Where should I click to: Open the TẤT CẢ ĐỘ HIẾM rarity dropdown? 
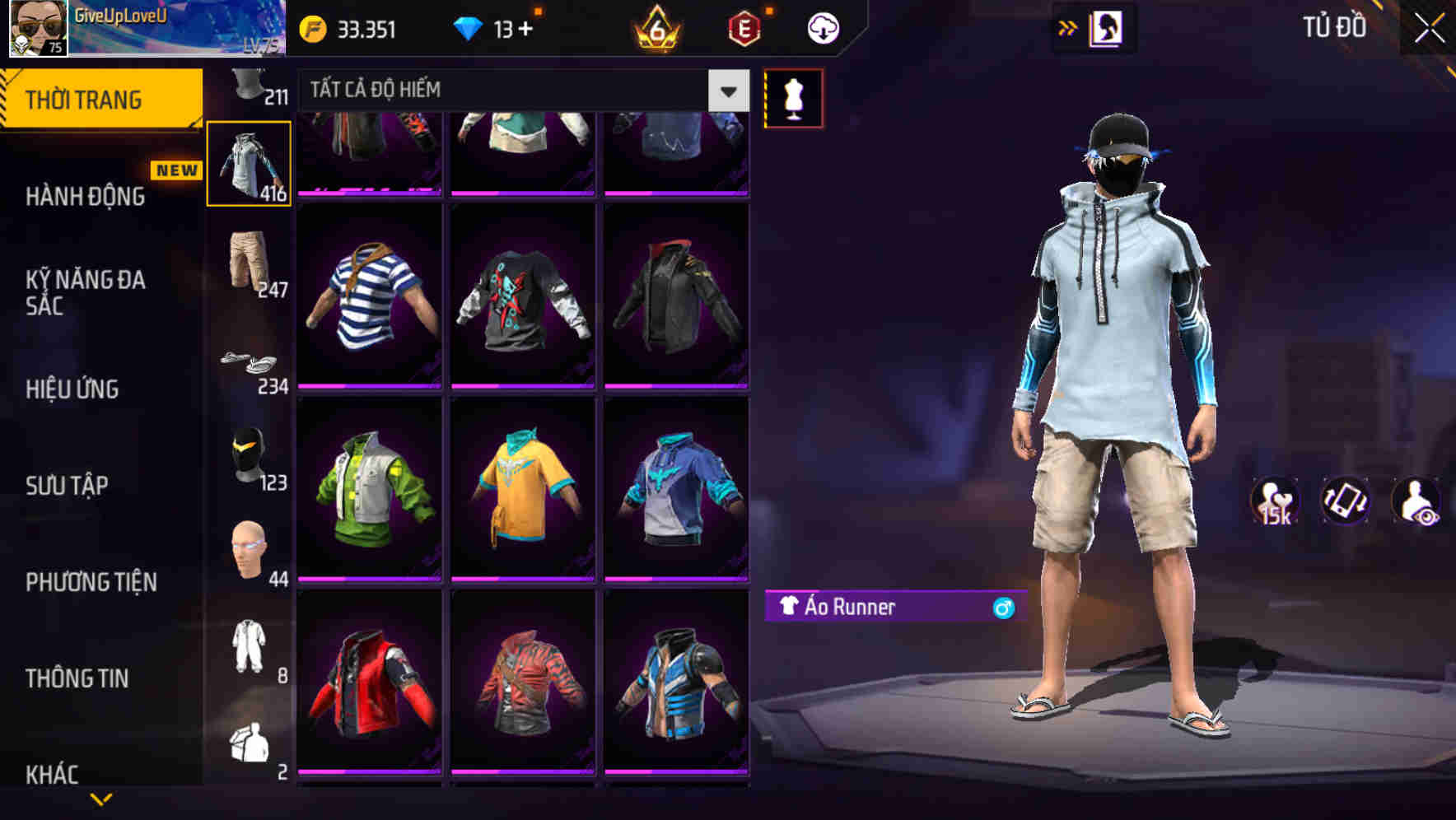point(511,90)
